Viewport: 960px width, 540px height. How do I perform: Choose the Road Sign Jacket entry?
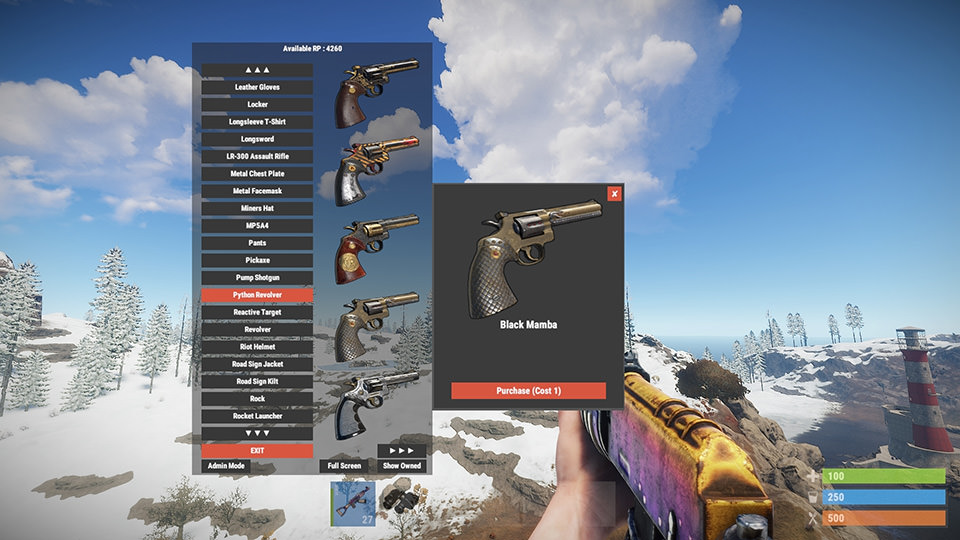coord(257,364)
